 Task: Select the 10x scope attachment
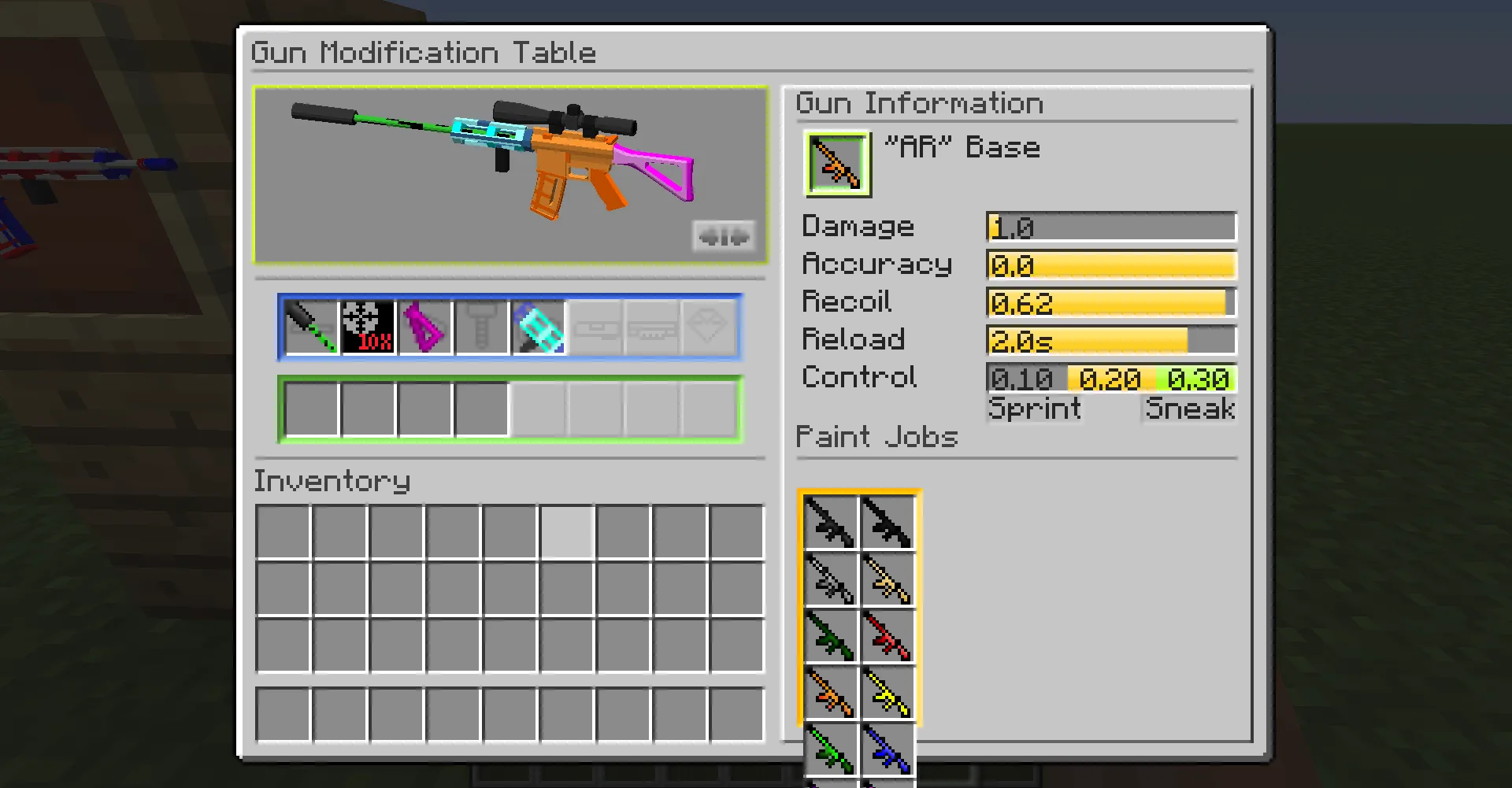click(368, 327)
